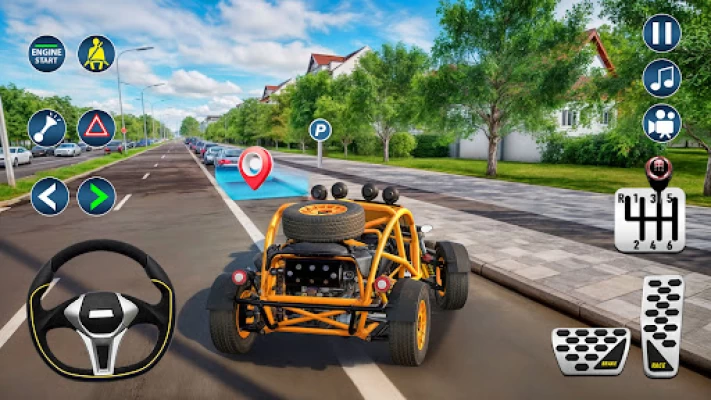Tap the Engine Start button

tap(46, 53)
